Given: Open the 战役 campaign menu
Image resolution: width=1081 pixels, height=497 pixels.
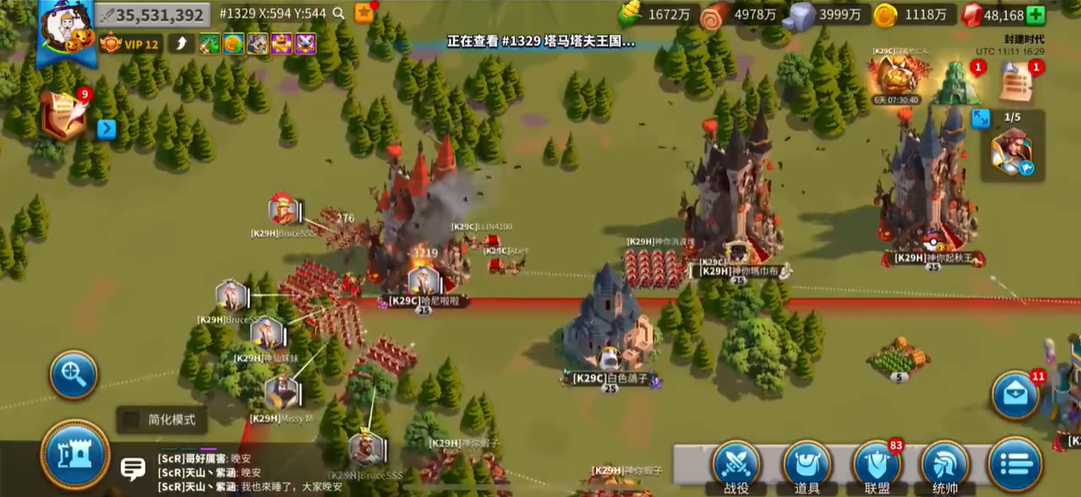Looking at the screenshot, I should (736, 465).
